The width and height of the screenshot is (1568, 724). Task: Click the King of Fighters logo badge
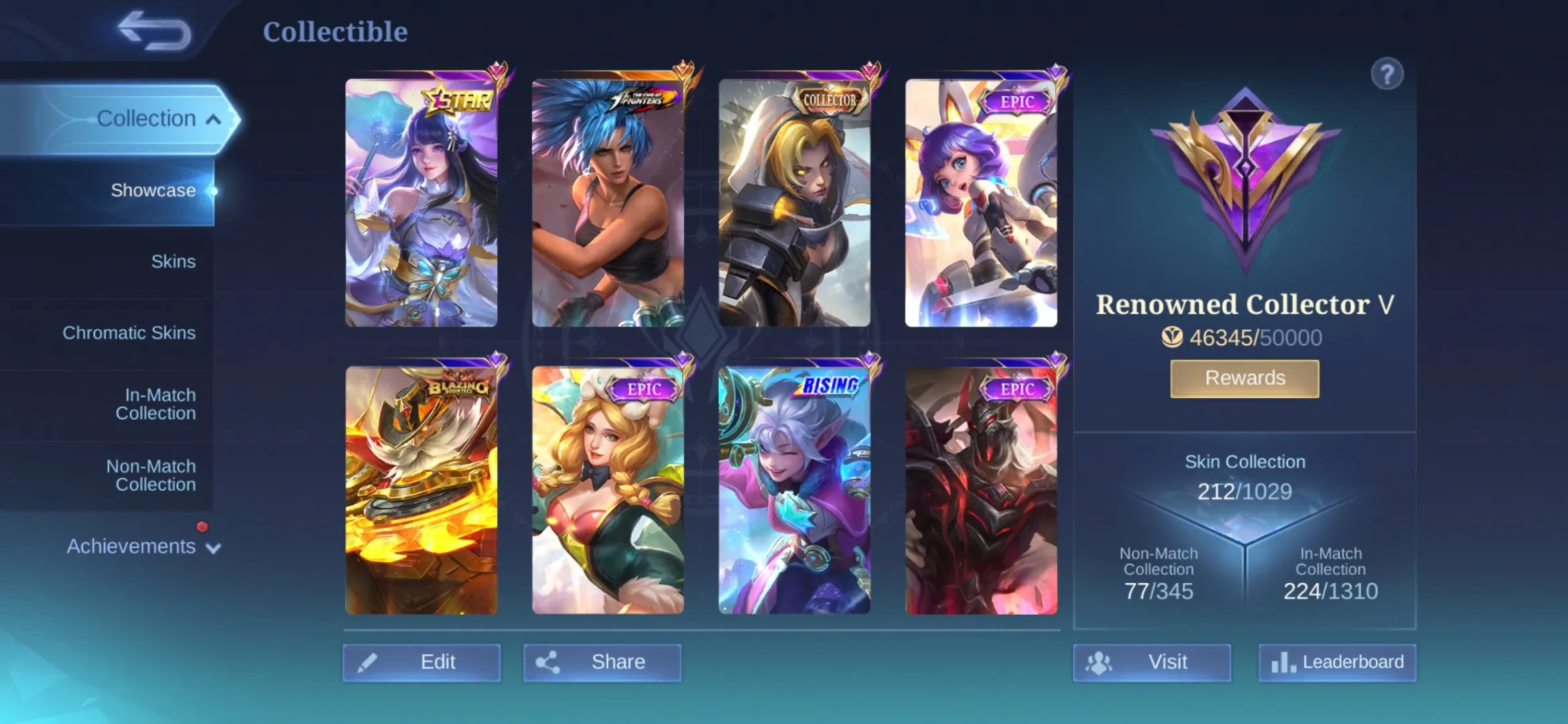[643, 99]
